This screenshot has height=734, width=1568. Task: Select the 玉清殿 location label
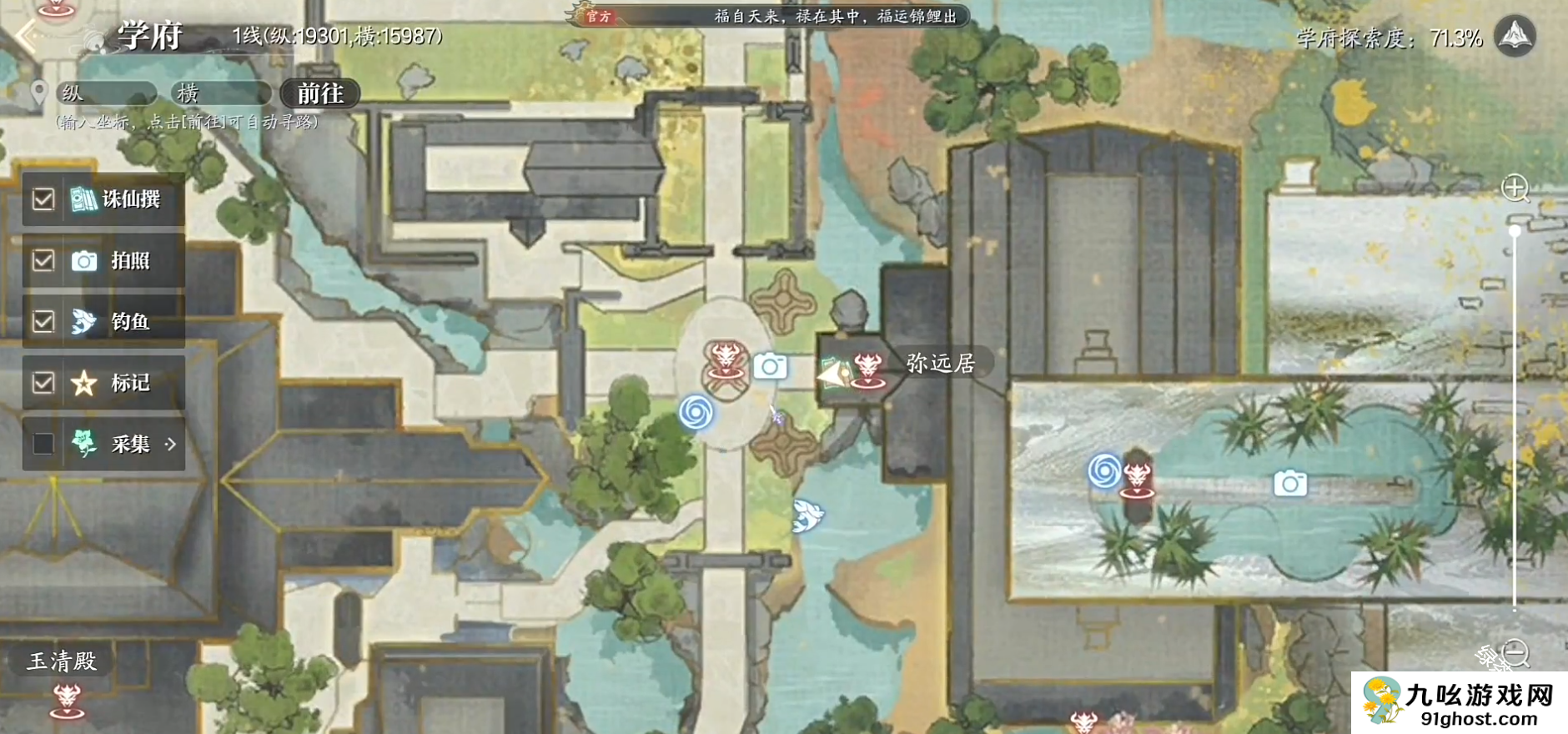click(63, 661)
